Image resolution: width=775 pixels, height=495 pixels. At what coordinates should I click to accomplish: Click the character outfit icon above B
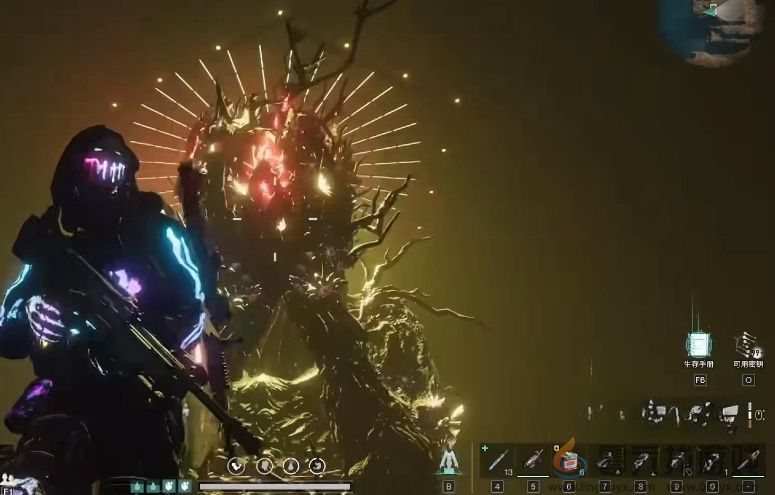448,461
